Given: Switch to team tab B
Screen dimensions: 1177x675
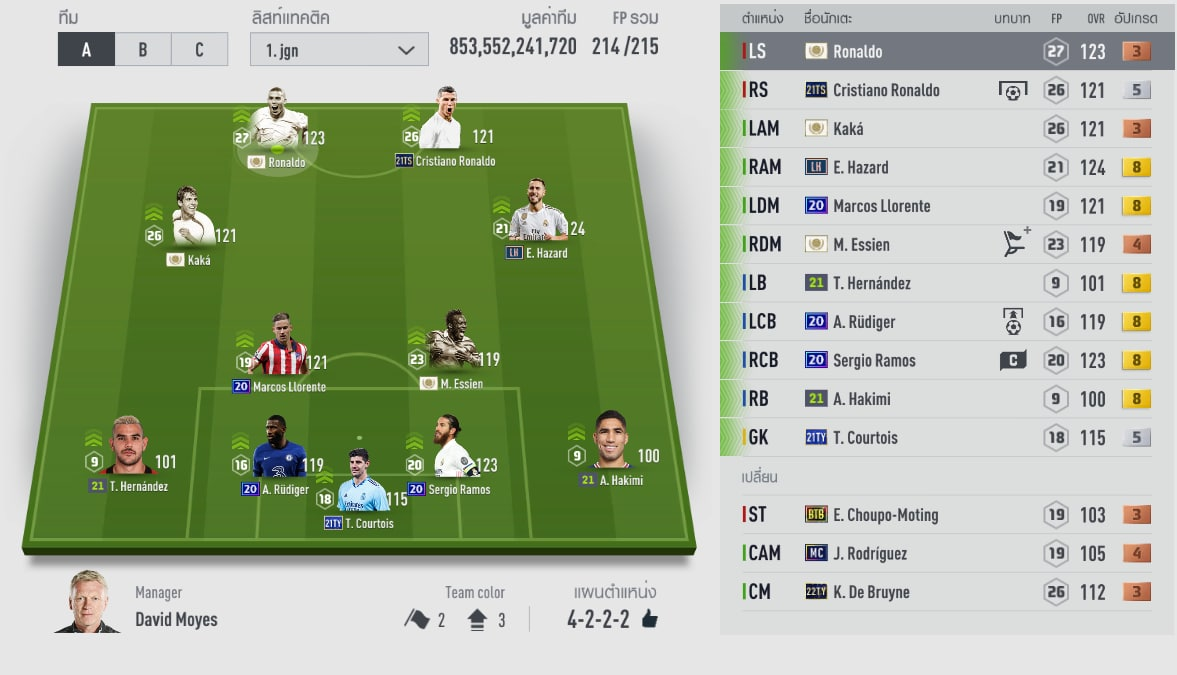Looking at the screenshot, I should pos(143,50).
